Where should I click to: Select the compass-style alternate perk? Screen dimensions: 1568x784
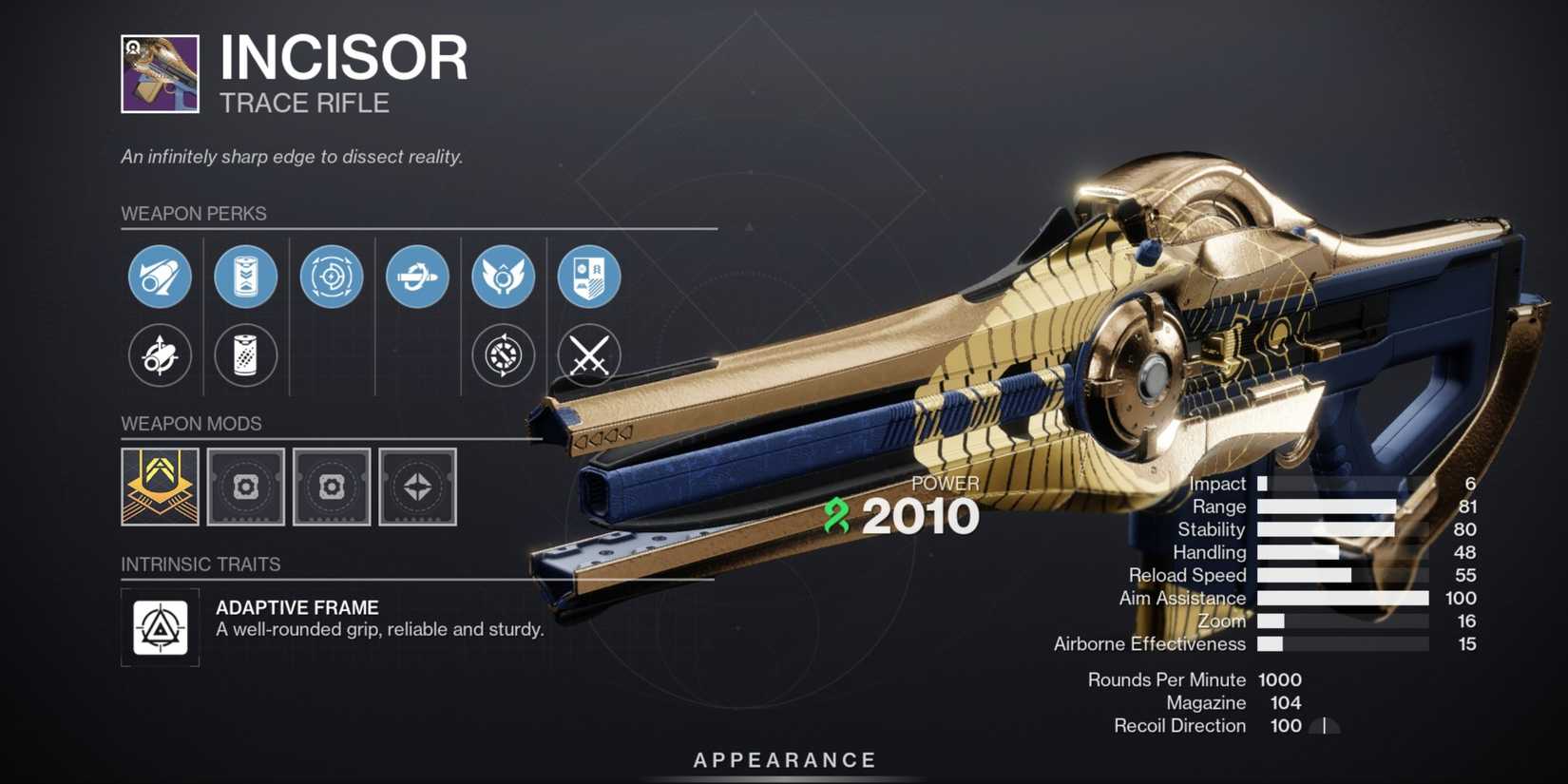point(504,355)
